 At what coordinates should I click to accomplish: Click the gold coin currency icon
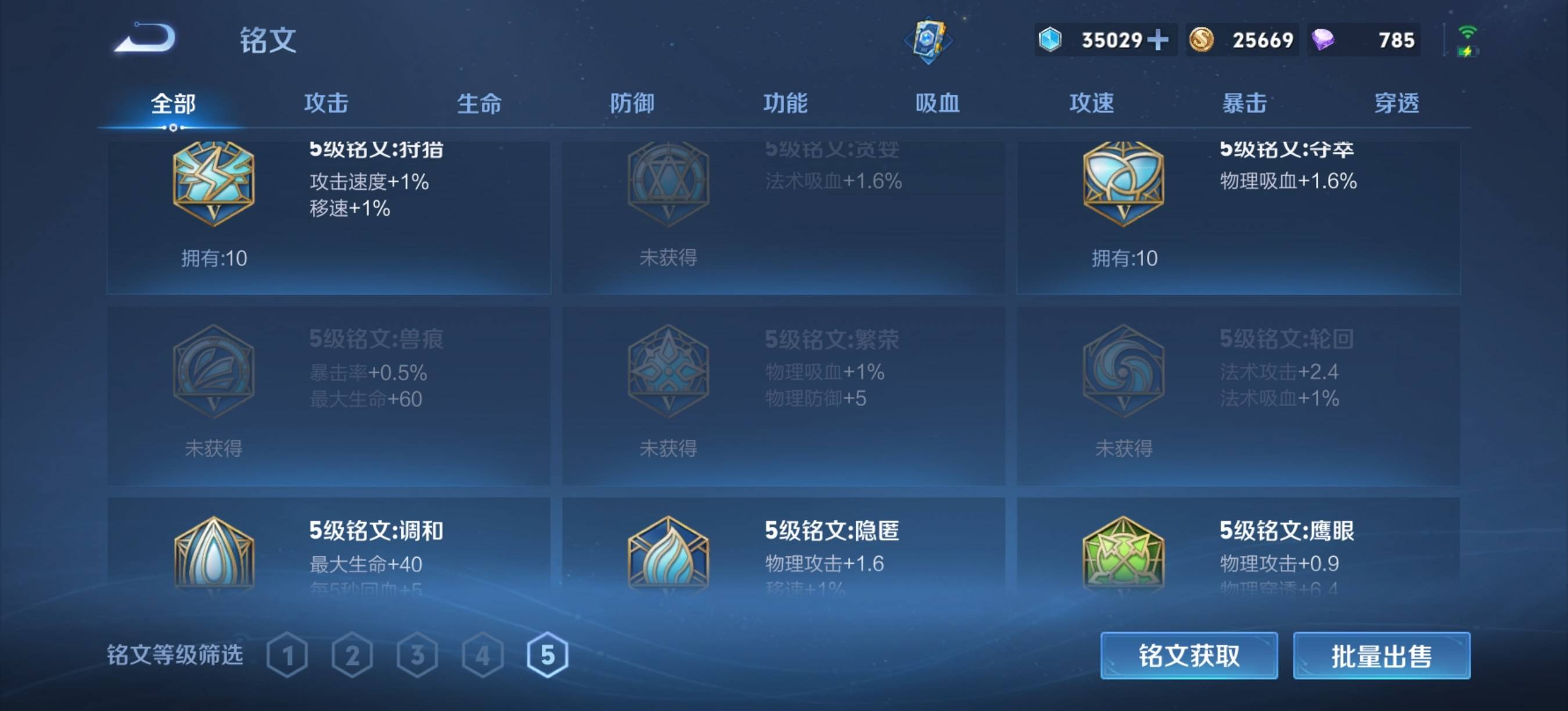[1203, 39]
